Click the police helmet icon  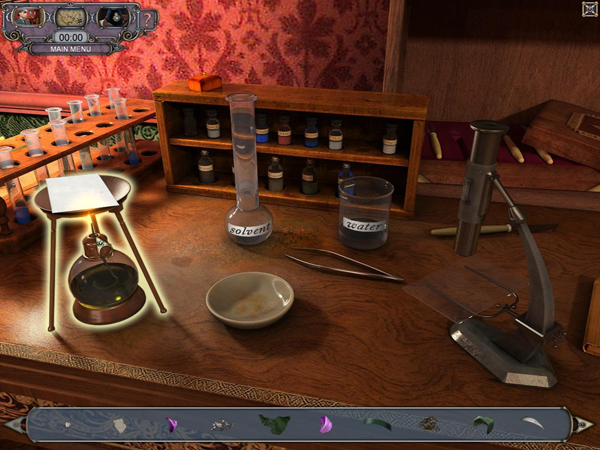112,17
